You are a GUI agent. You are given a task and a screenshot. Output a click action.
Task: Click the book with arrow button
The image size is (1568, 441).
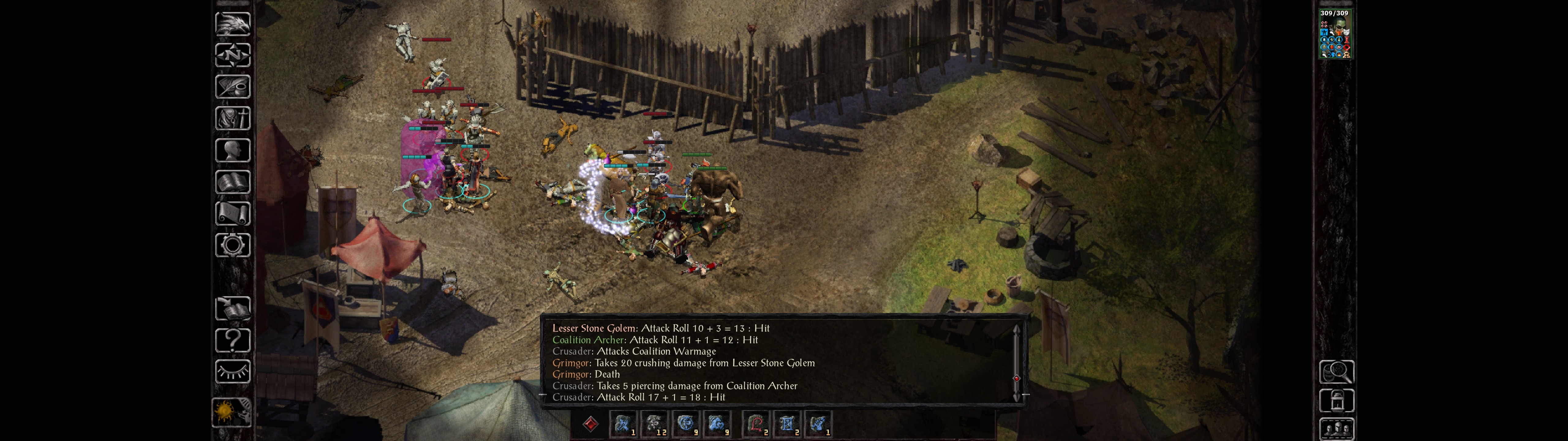[232, 309]
